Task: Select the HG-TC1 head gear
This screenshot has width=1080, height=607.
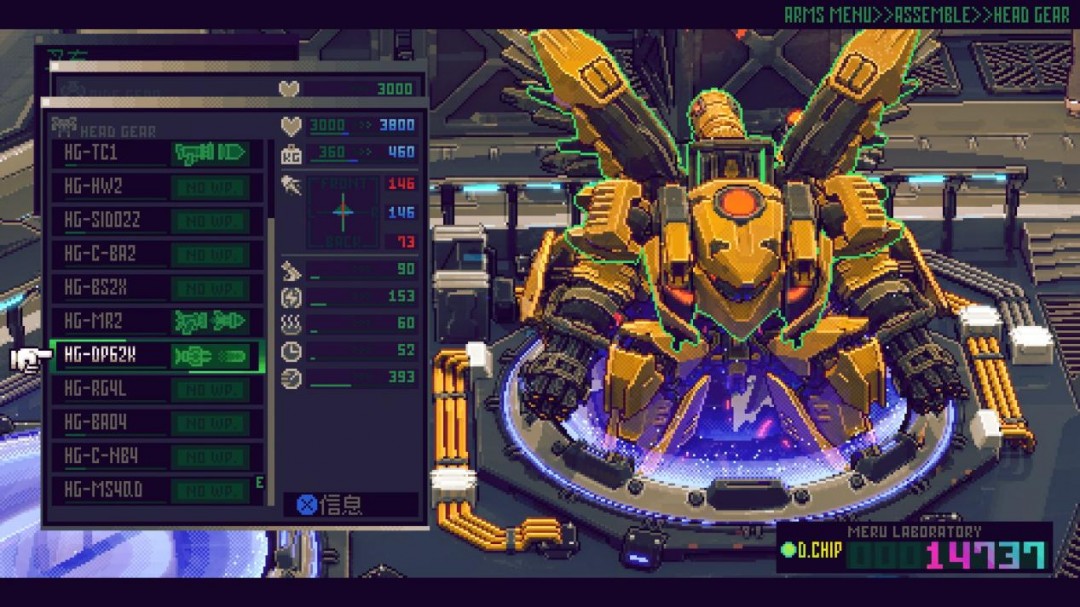Action: click(157, 153)
